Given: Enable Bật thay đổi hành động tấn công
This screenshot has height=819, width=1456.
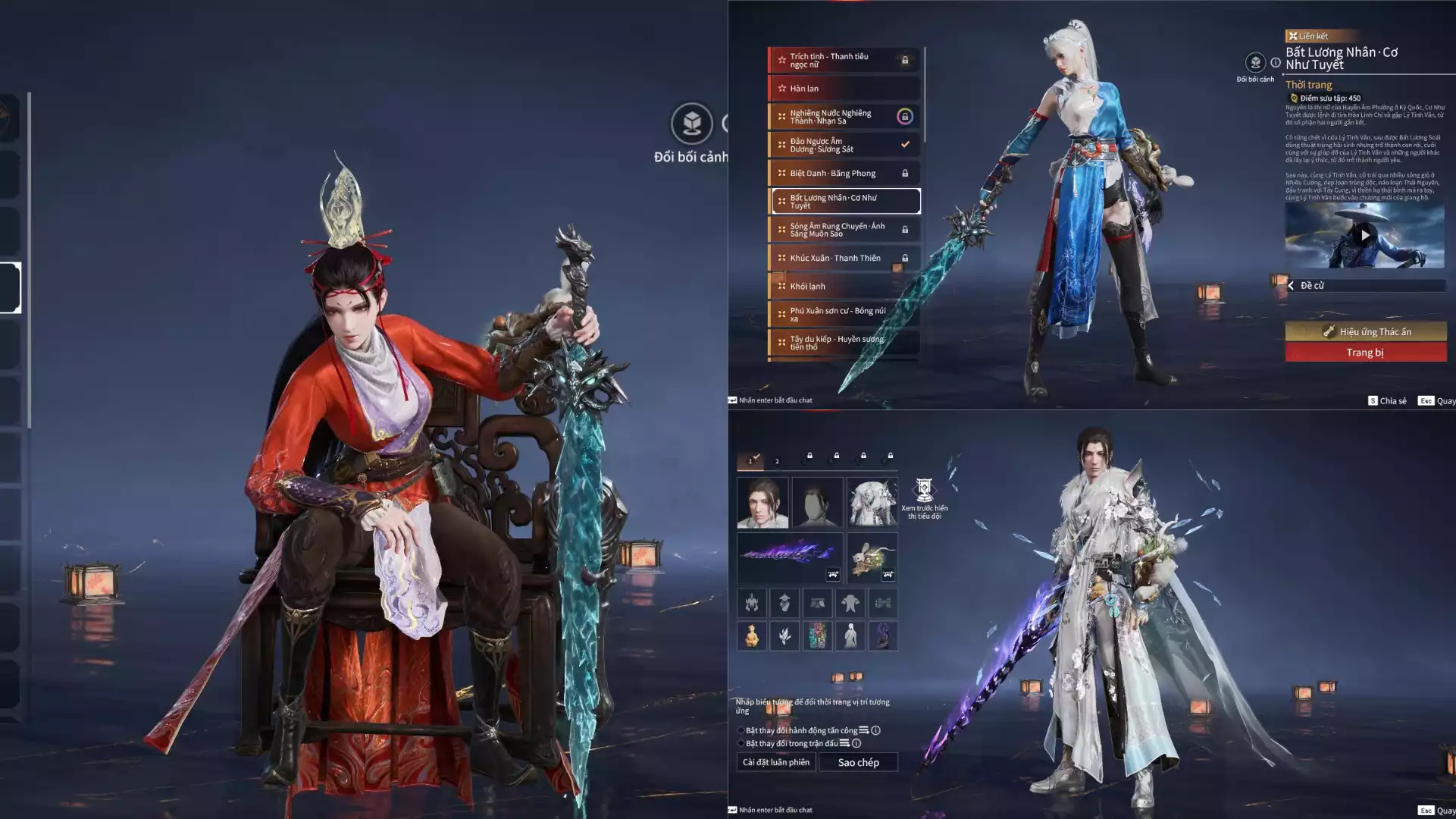Looking at the screenshot, I should pos(741,730).
